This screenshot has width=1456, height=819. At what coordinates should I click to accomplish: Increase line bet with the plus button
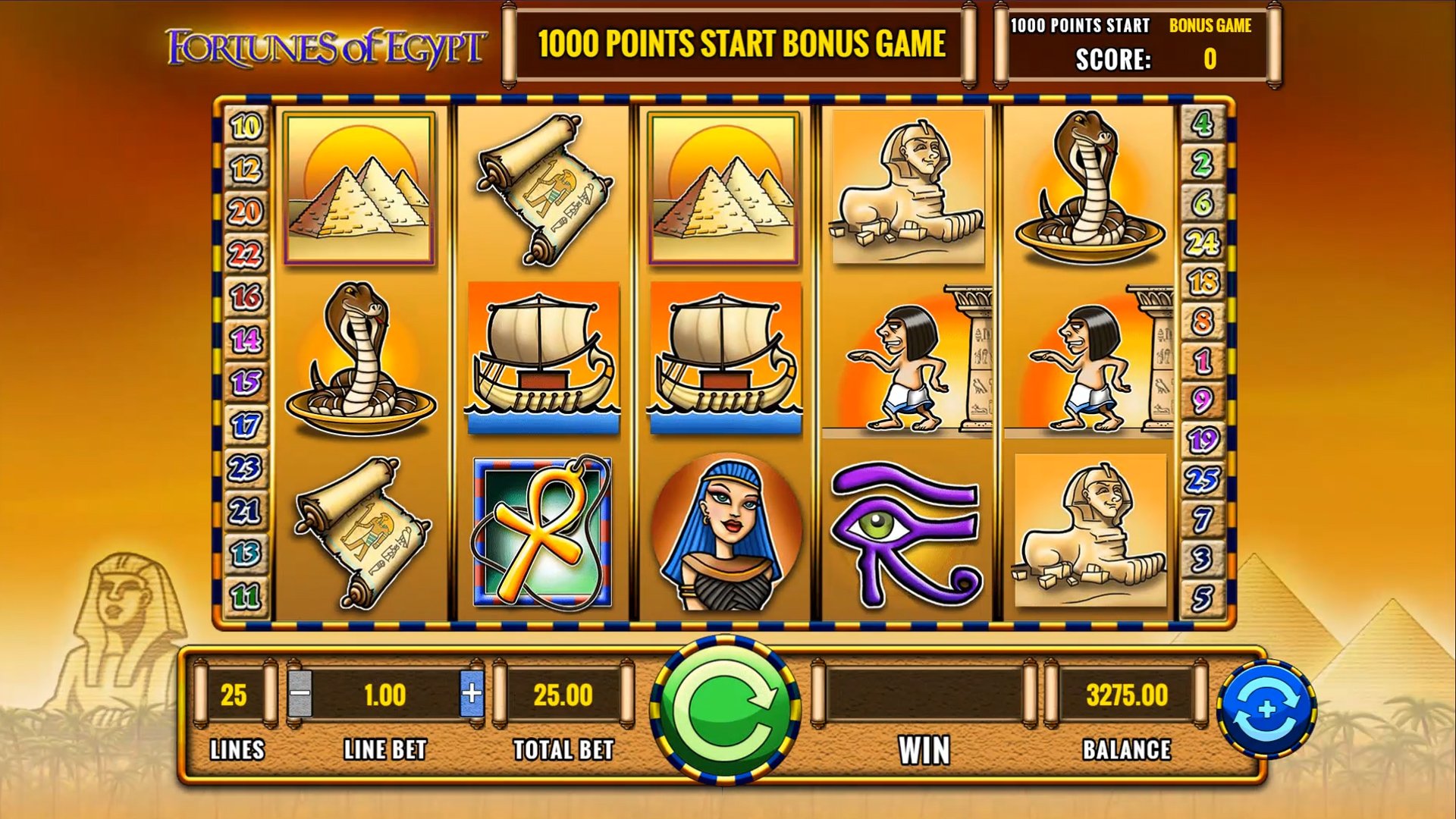(472, 693)
